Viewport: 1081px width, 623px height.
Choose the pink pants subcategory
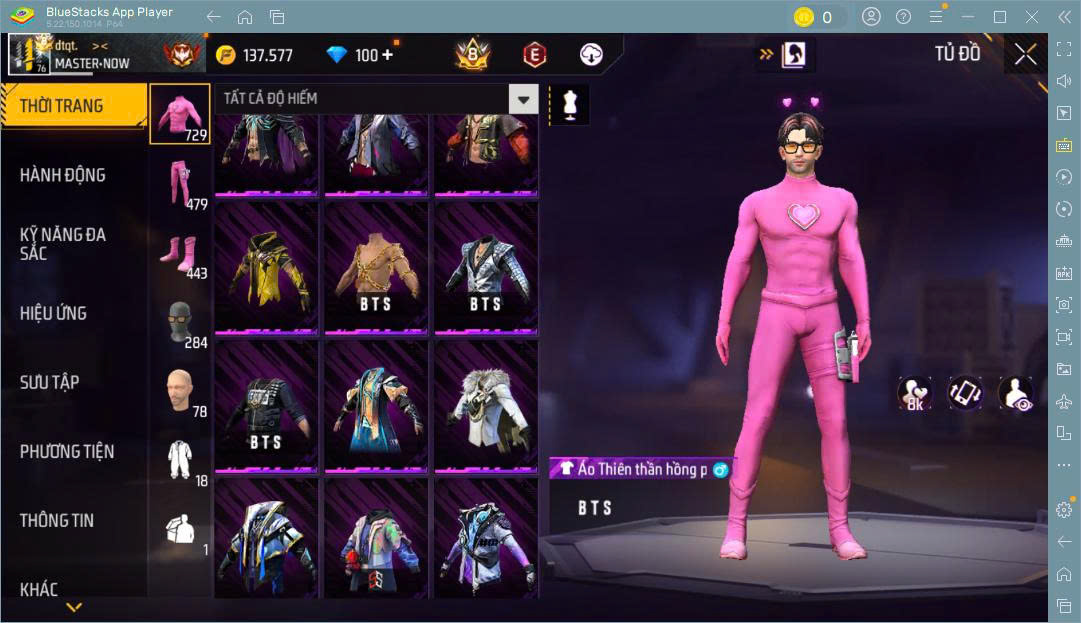[180, 183]
